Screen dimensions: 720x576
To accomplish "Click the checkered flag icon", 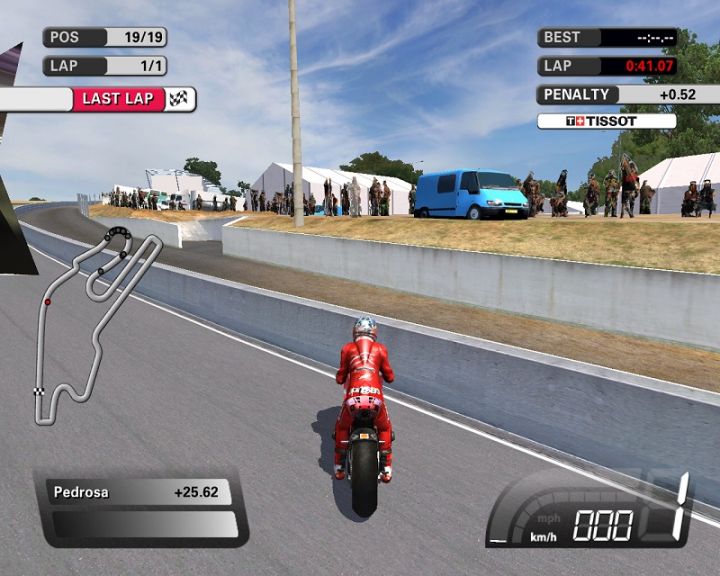I will (x=180, y=98).
